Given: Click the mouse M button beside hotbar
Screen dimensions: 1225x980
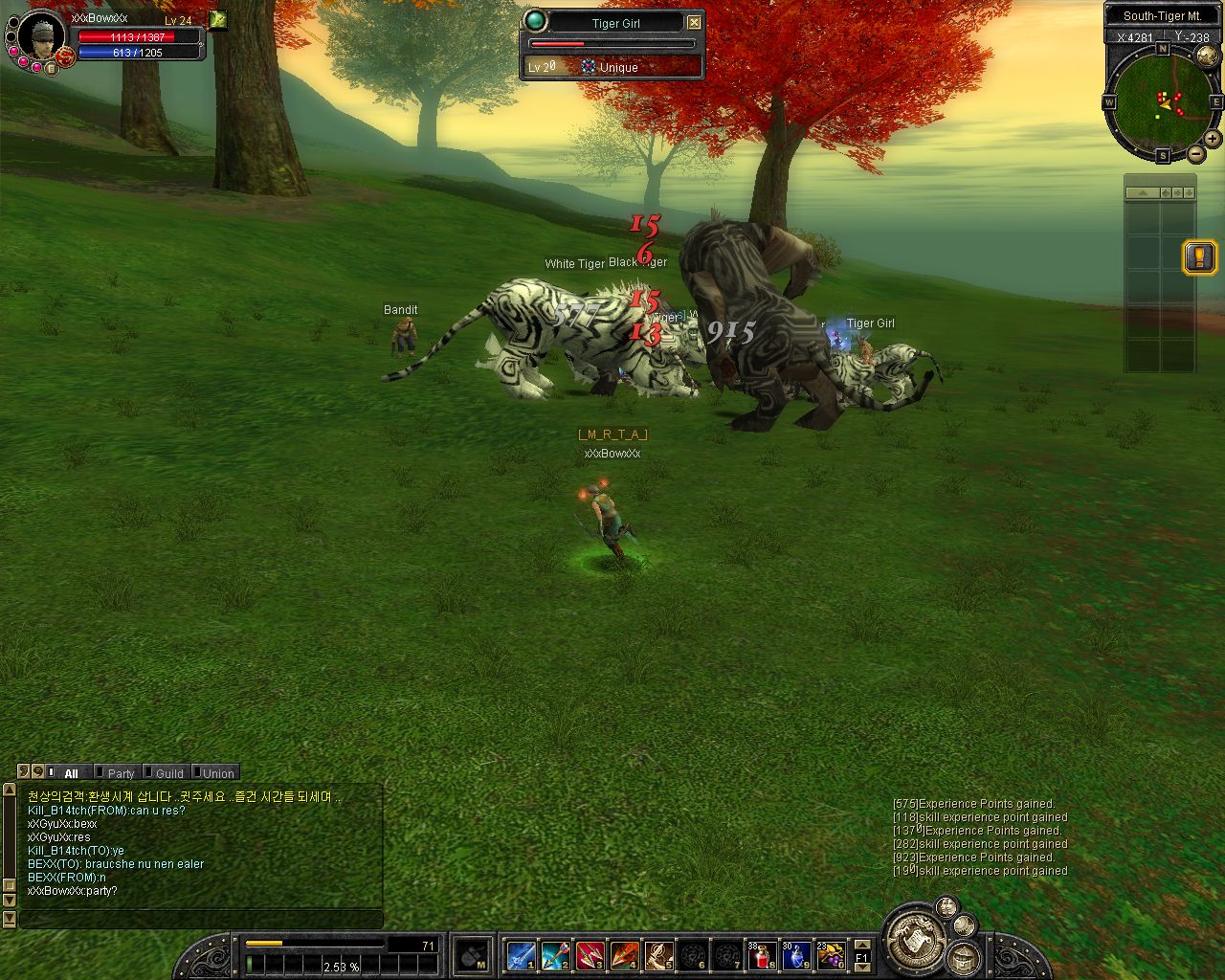Looking at the screenshot, I should pyautogui.click(x=474, y=956).
